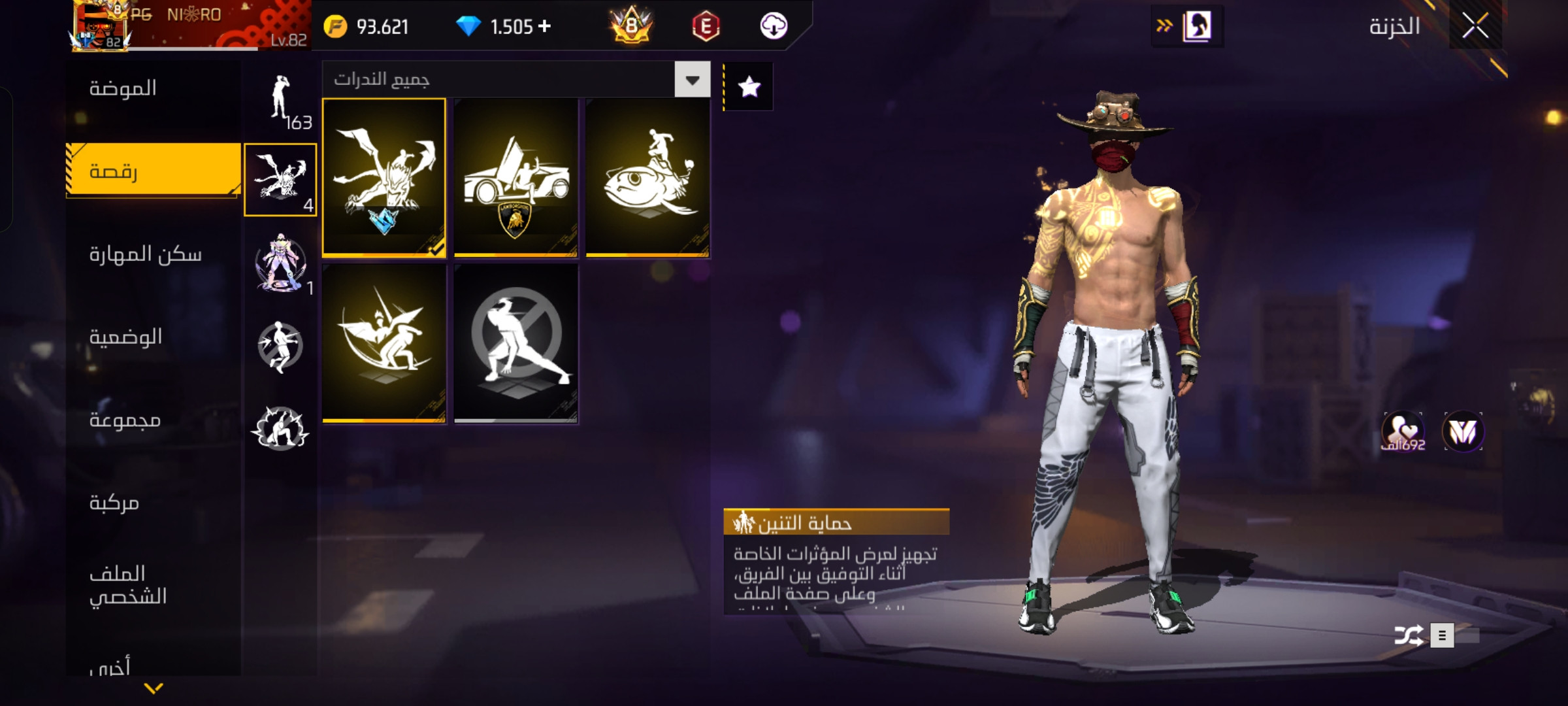
Task: Pick the winged crouching emote
Action: coord(384,343)
